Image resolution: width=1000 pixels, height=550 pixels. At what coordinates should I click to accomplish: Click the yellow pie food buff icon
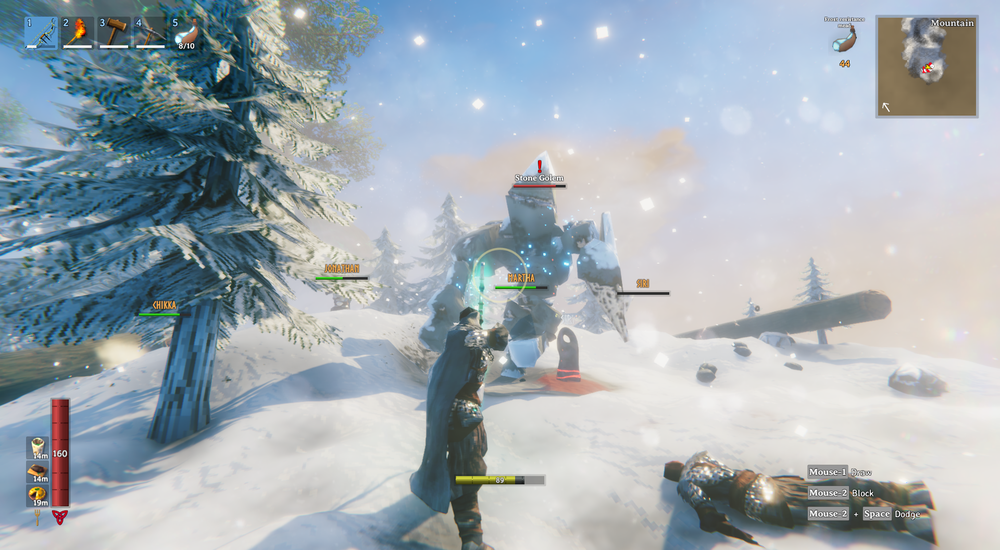click(x=37, y=495)
